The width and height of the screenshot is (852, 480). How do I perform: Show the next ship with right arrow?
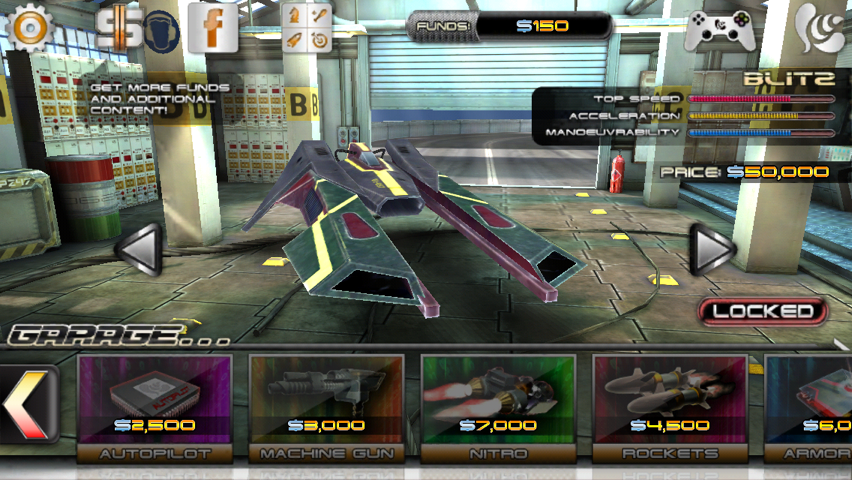[x=713, y=249]
